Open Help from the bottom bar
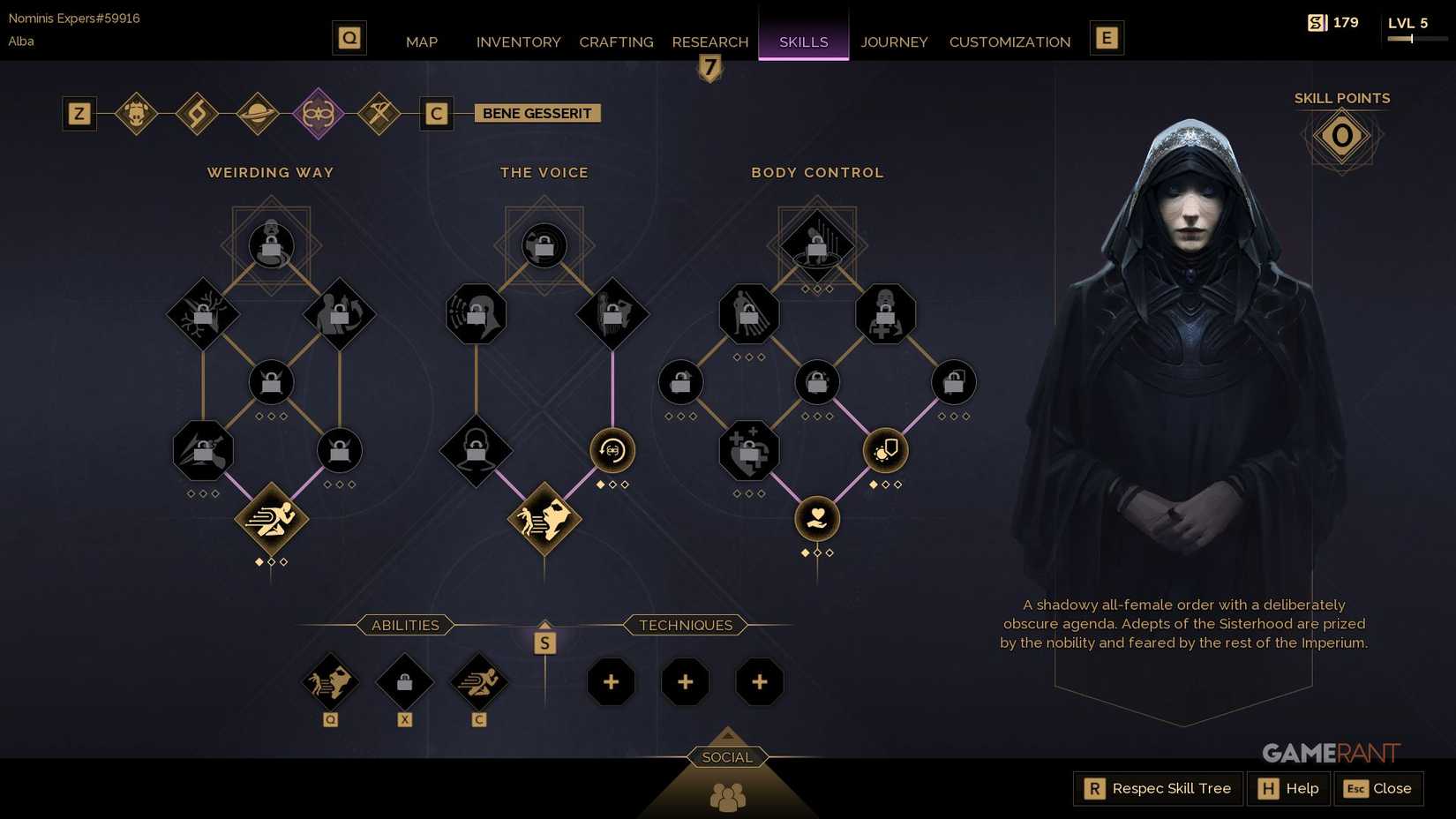 click(x=1287, y=788)
